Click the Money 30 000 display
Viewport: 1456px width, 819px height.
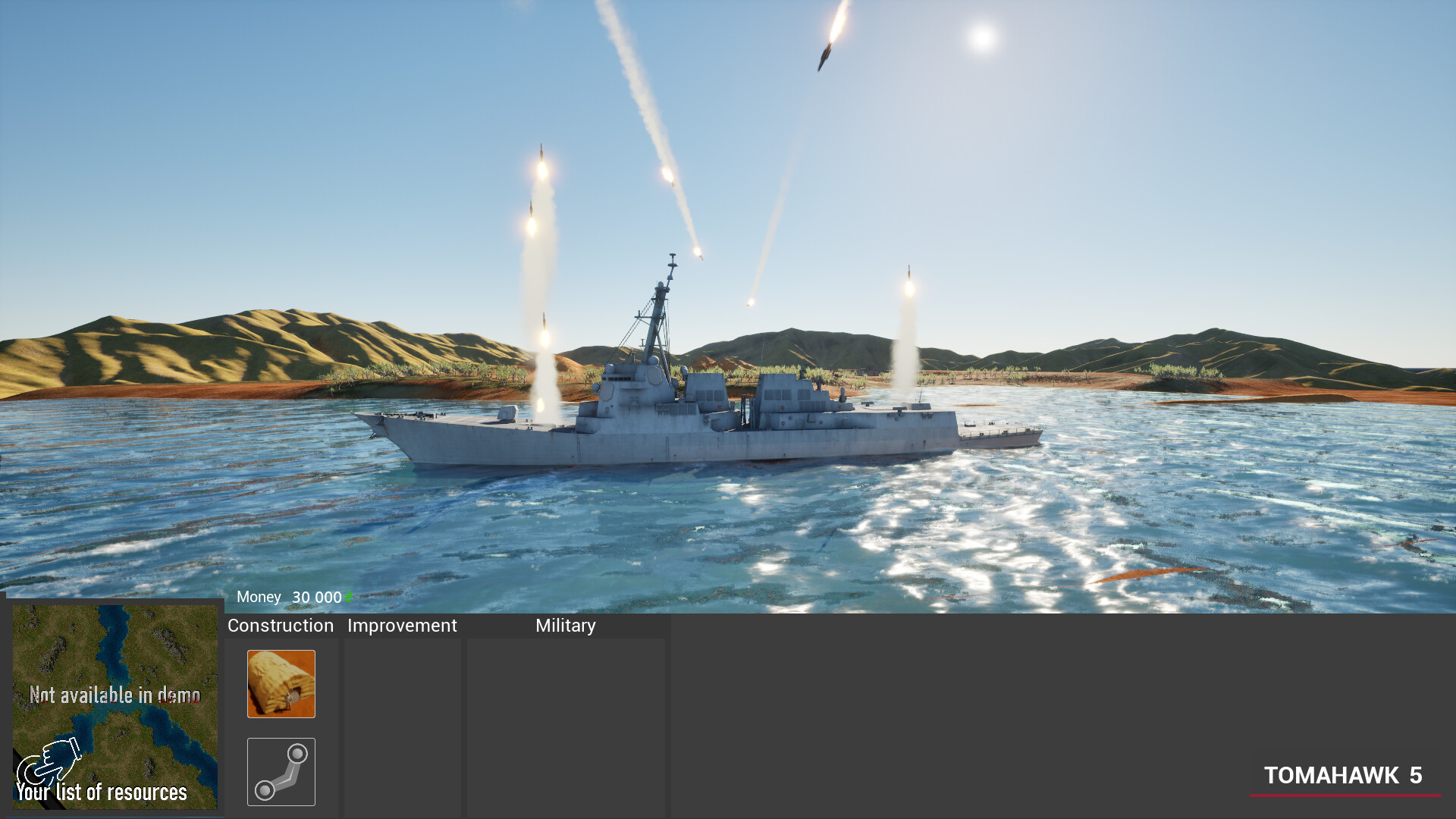(290, 597)
